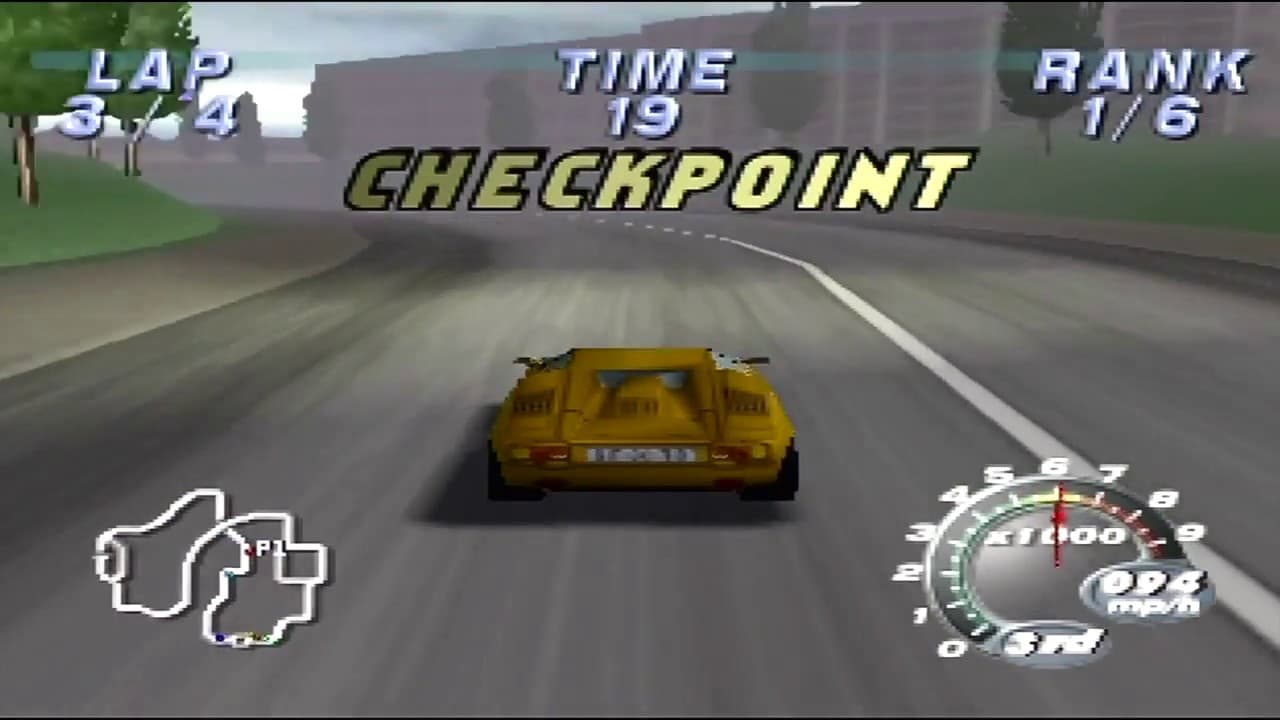
Task: Click the 3rd gear indicator
Action: click(1053, 641)
